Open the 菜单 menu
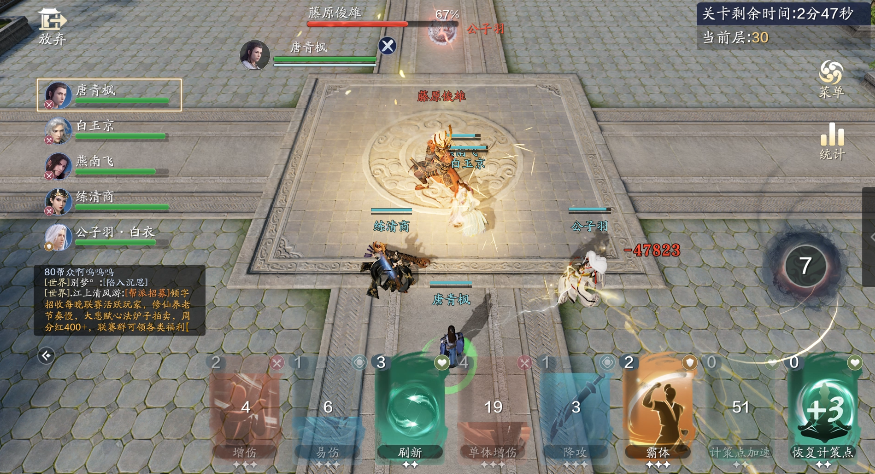Viewport: 875px width, 474px height. pyautogui.click(x=831, y=78)
